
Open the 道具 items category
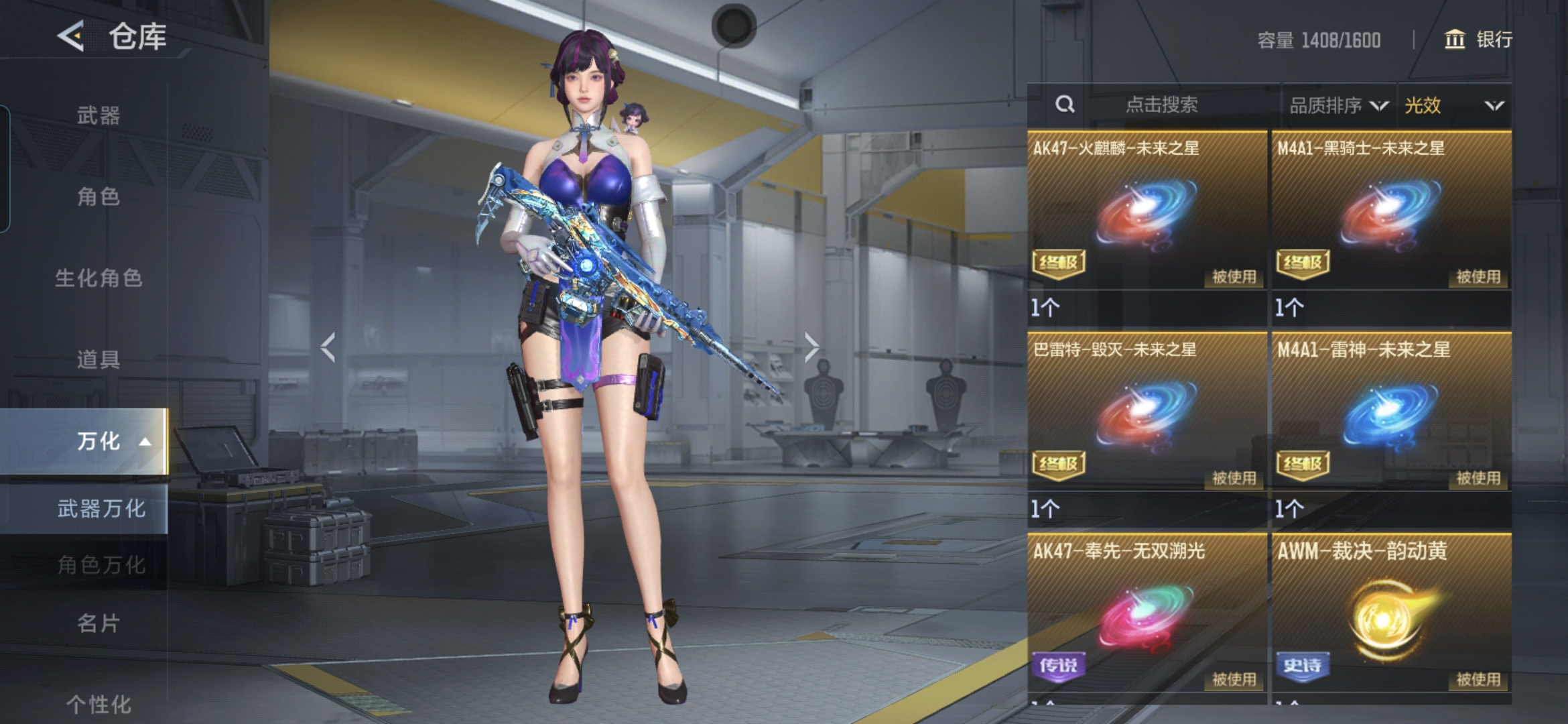point(98,359)
